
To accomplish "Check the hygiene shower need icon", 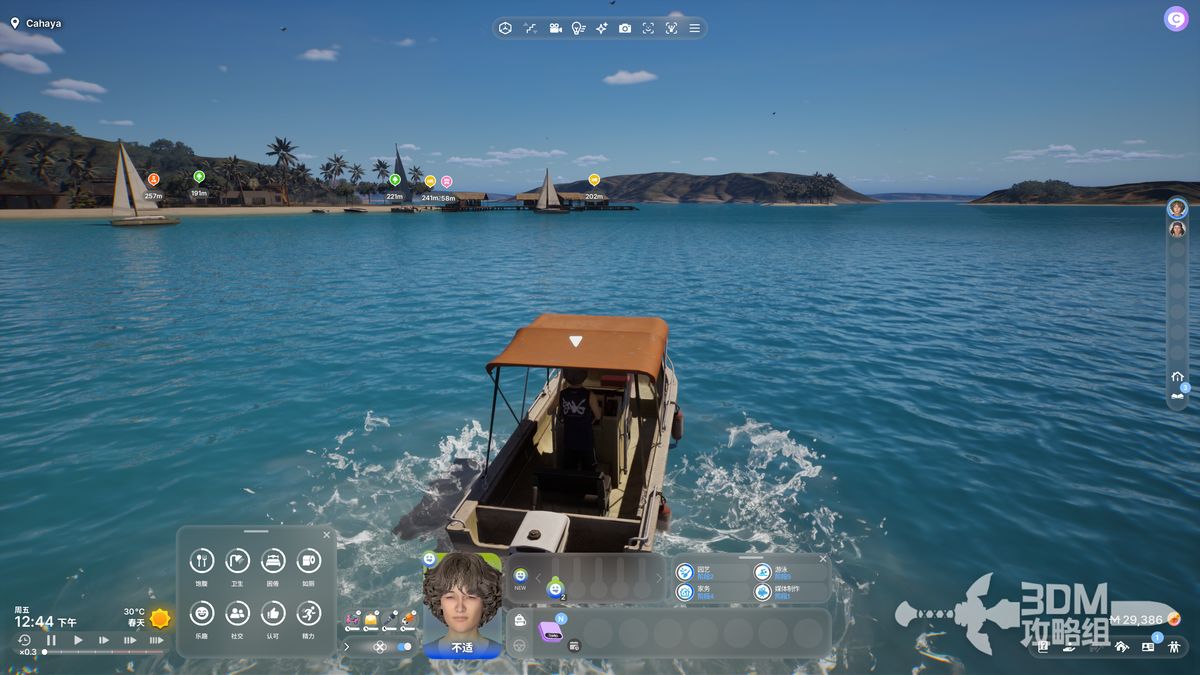I will [237, 561].
